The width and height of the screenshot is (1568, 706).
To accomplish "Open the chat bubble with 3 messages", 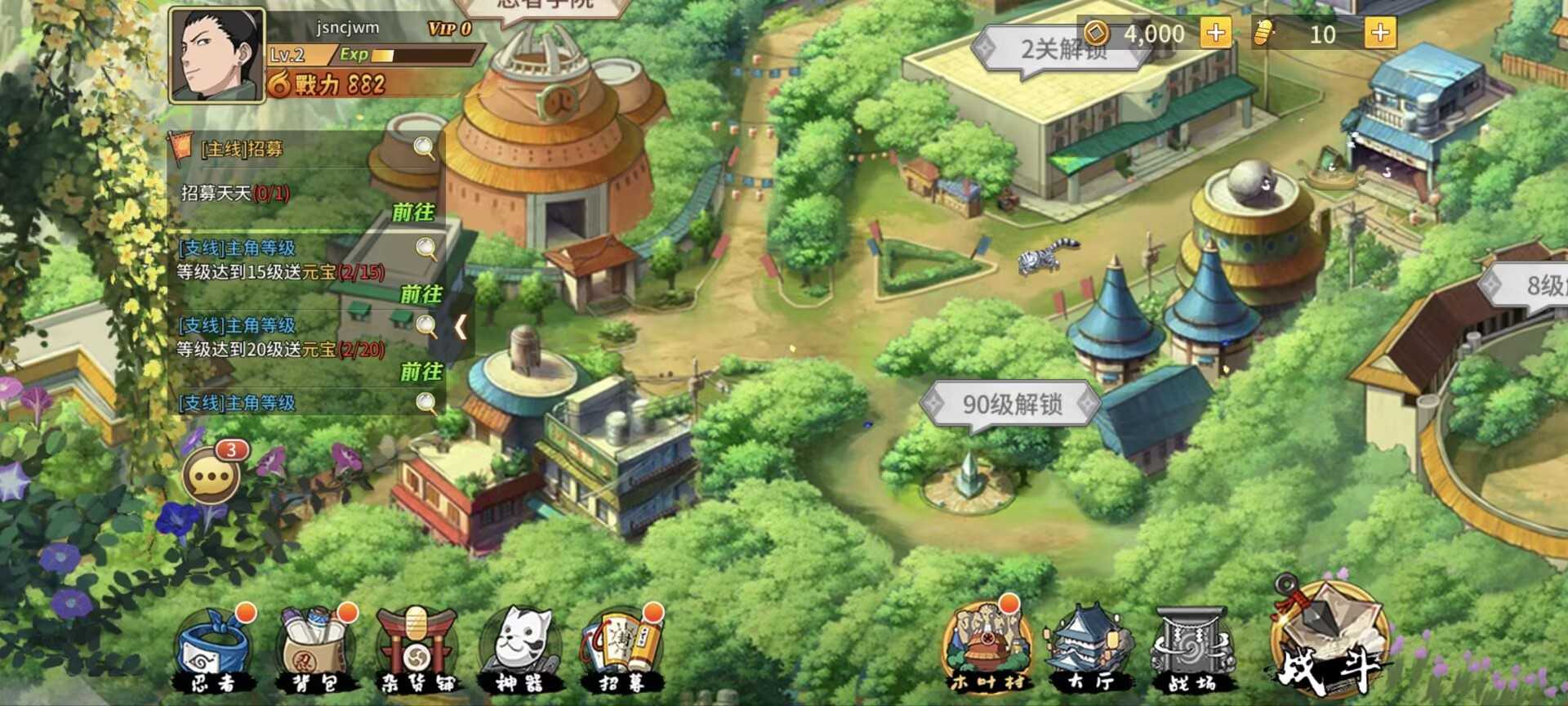I will 212,476.
